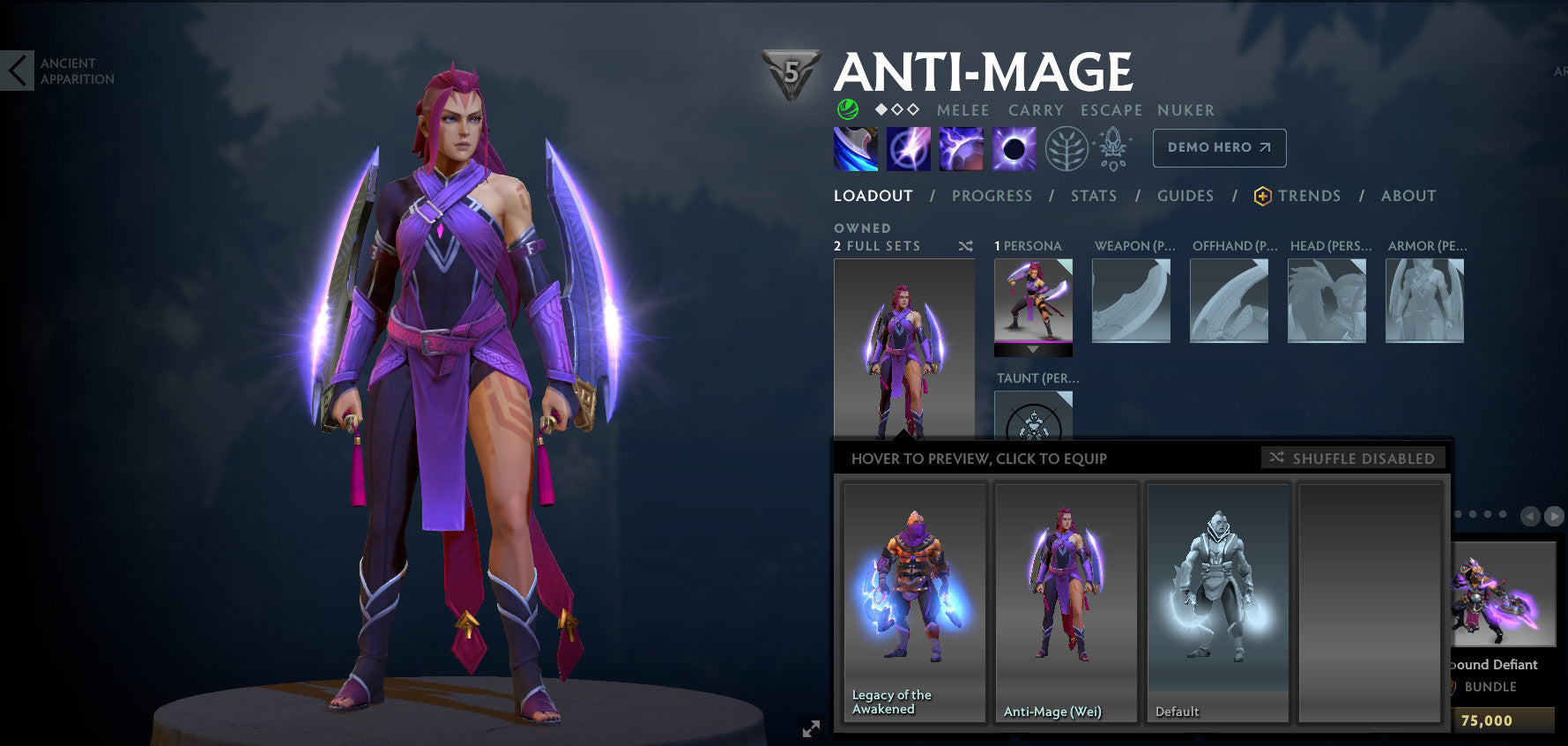The width and height of the screenshot is (1568, 746).
Task: Click the Taunt (Persona) slot icon
Action: click(1033, 423)
